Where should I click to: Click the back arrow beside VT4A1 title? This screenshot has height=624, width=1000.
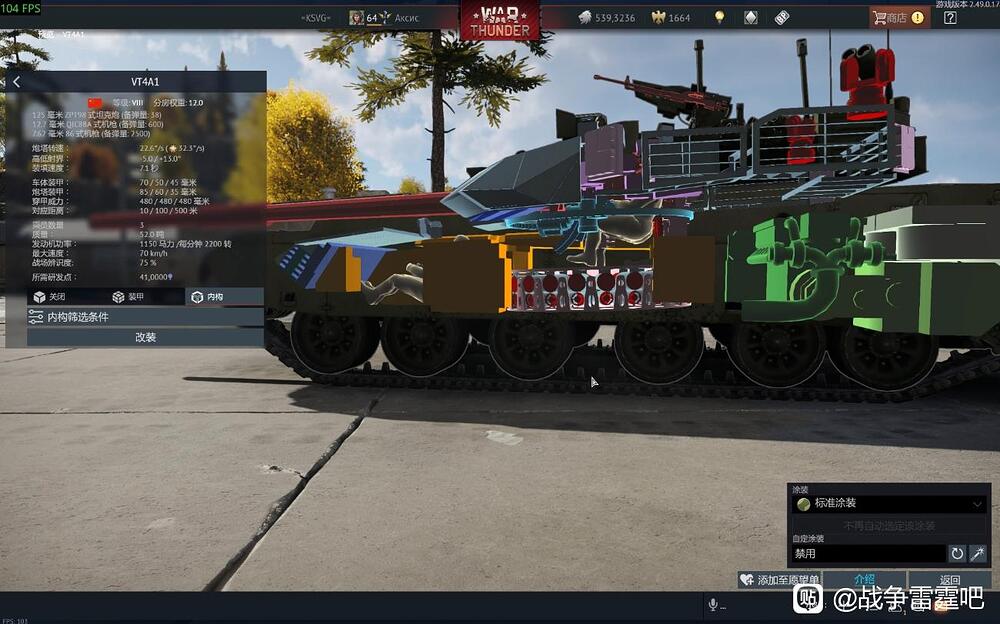(x=16, y=82)
